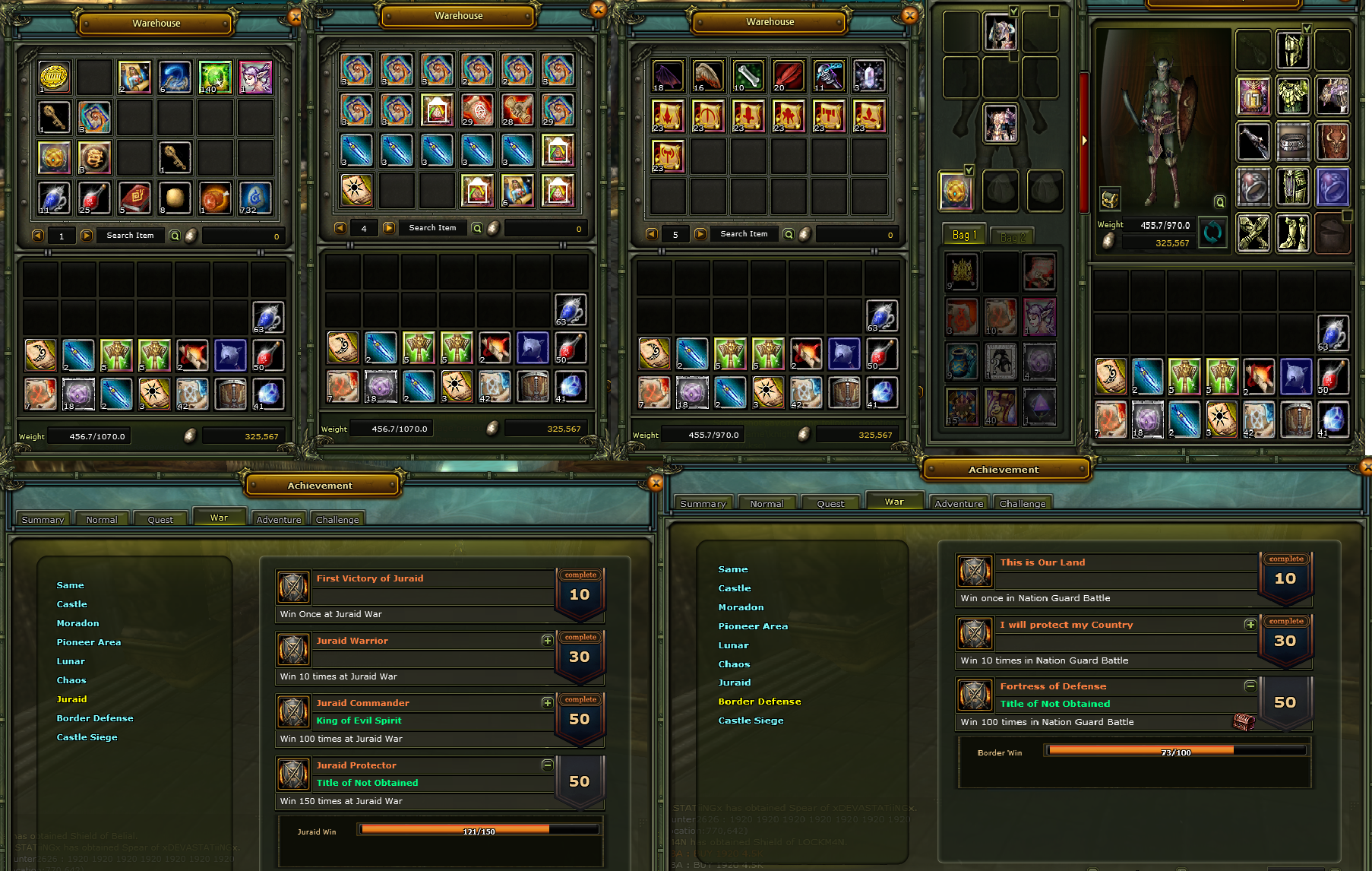Claim the red chest reward icon

[x=1244, y=721]
